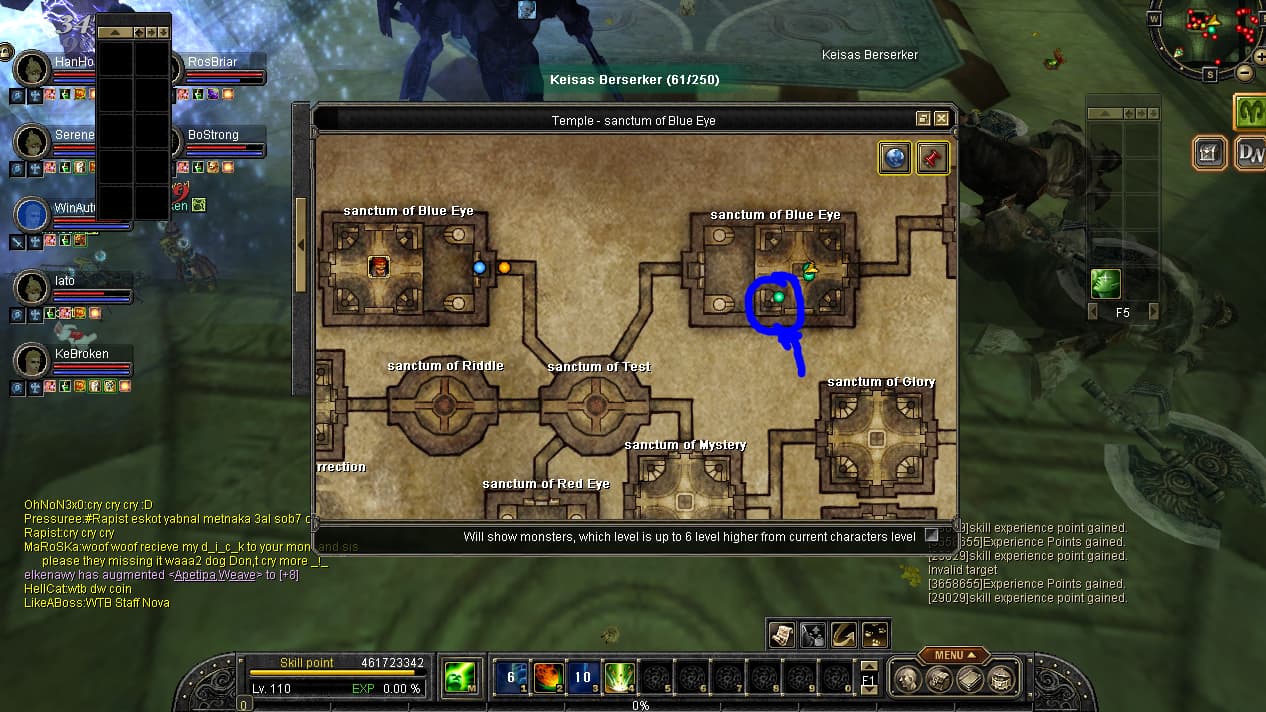
Task: Zoom out the minimap
Action: (1244, 73)
